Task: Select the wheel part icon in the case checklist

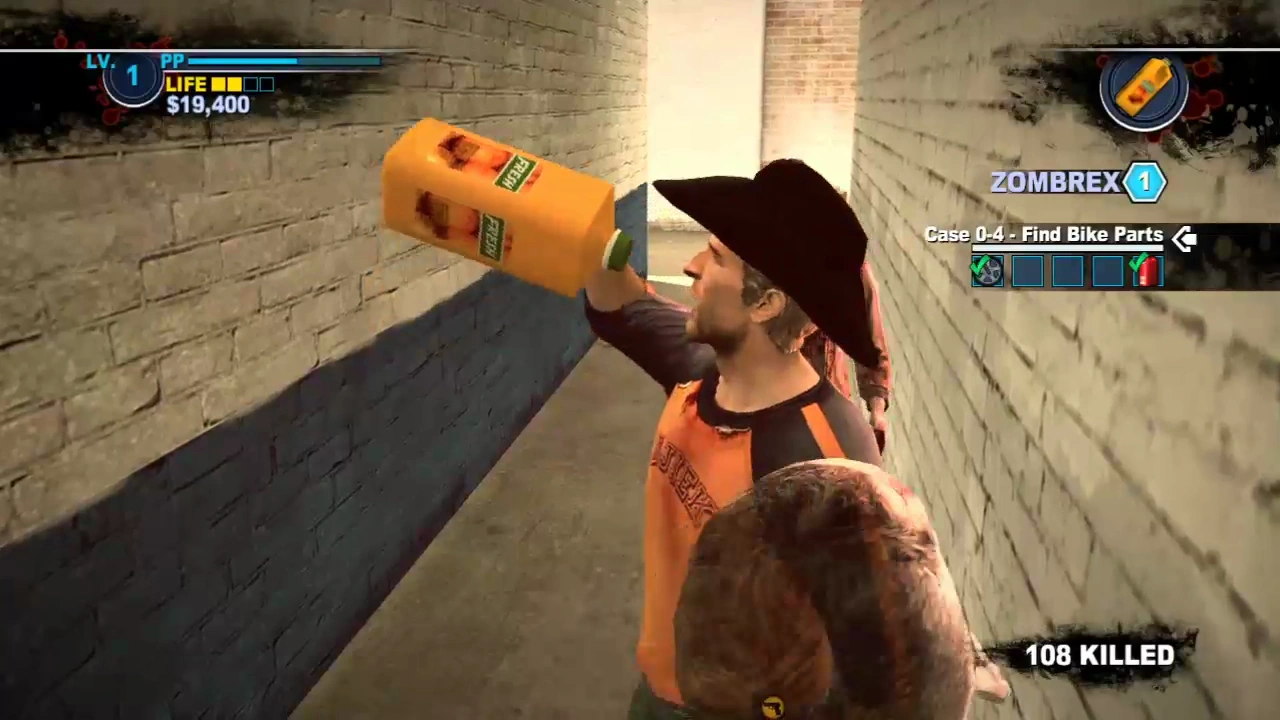Action: click(x=987, y=270)
